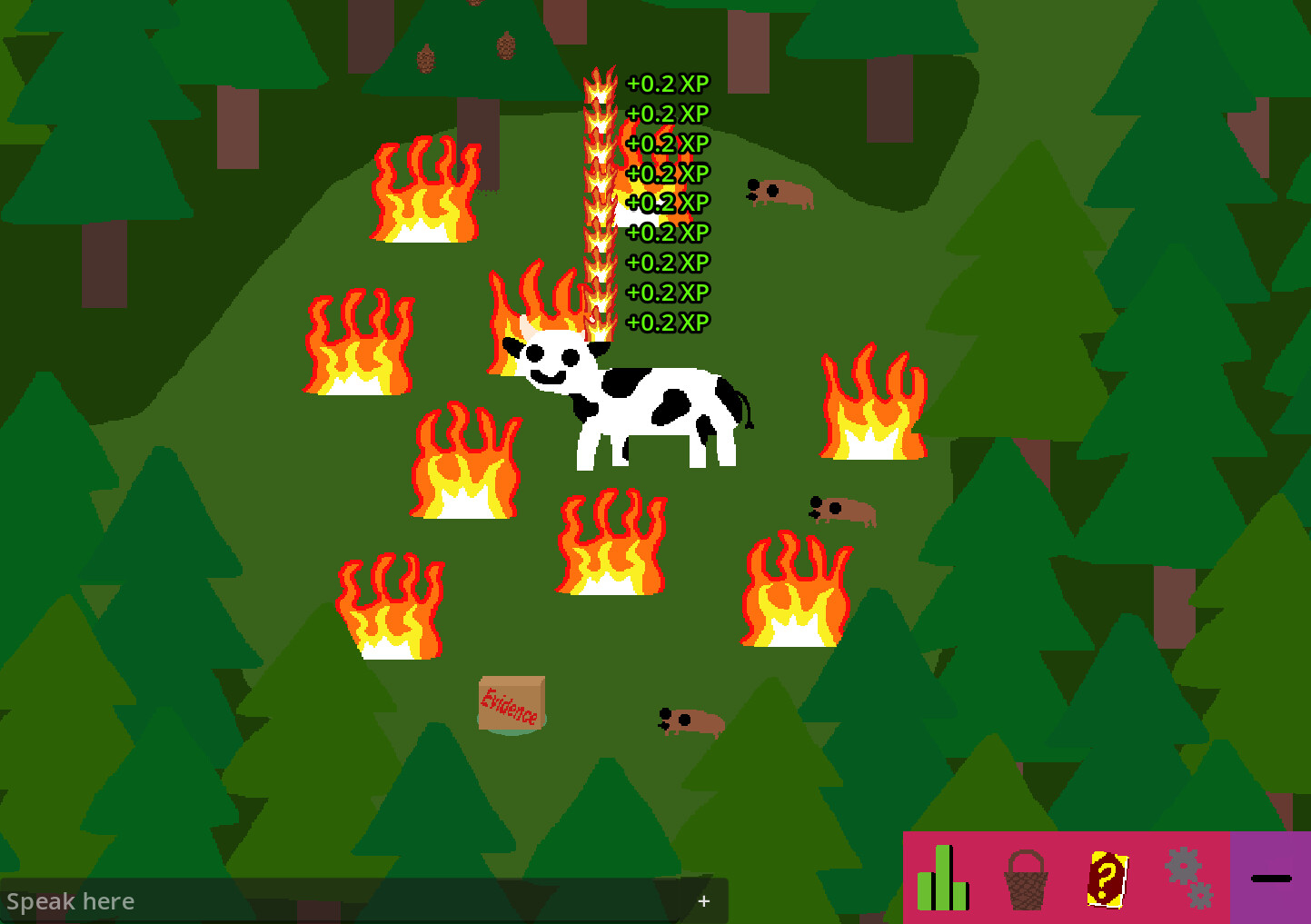Click the mouse beside the middle right fire

click(840, 510)
